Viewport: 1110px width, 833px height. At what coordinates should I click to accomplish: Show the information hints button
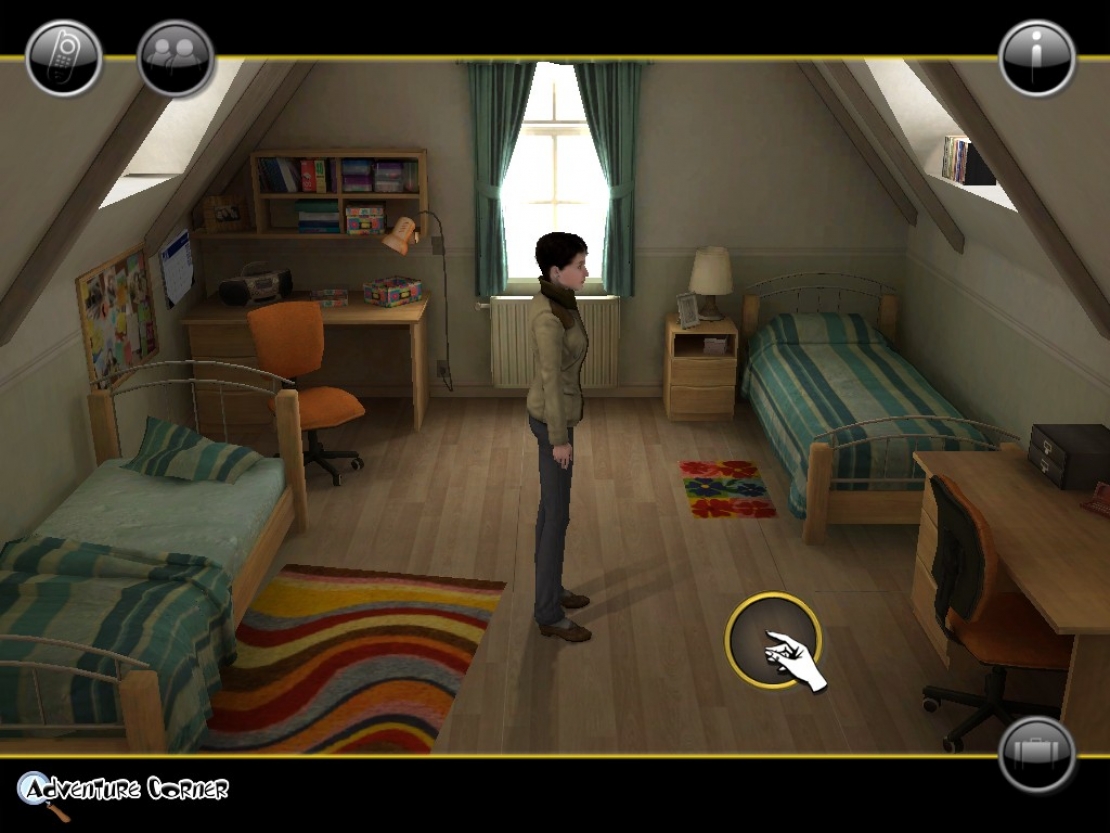(x=1037, y=58)
